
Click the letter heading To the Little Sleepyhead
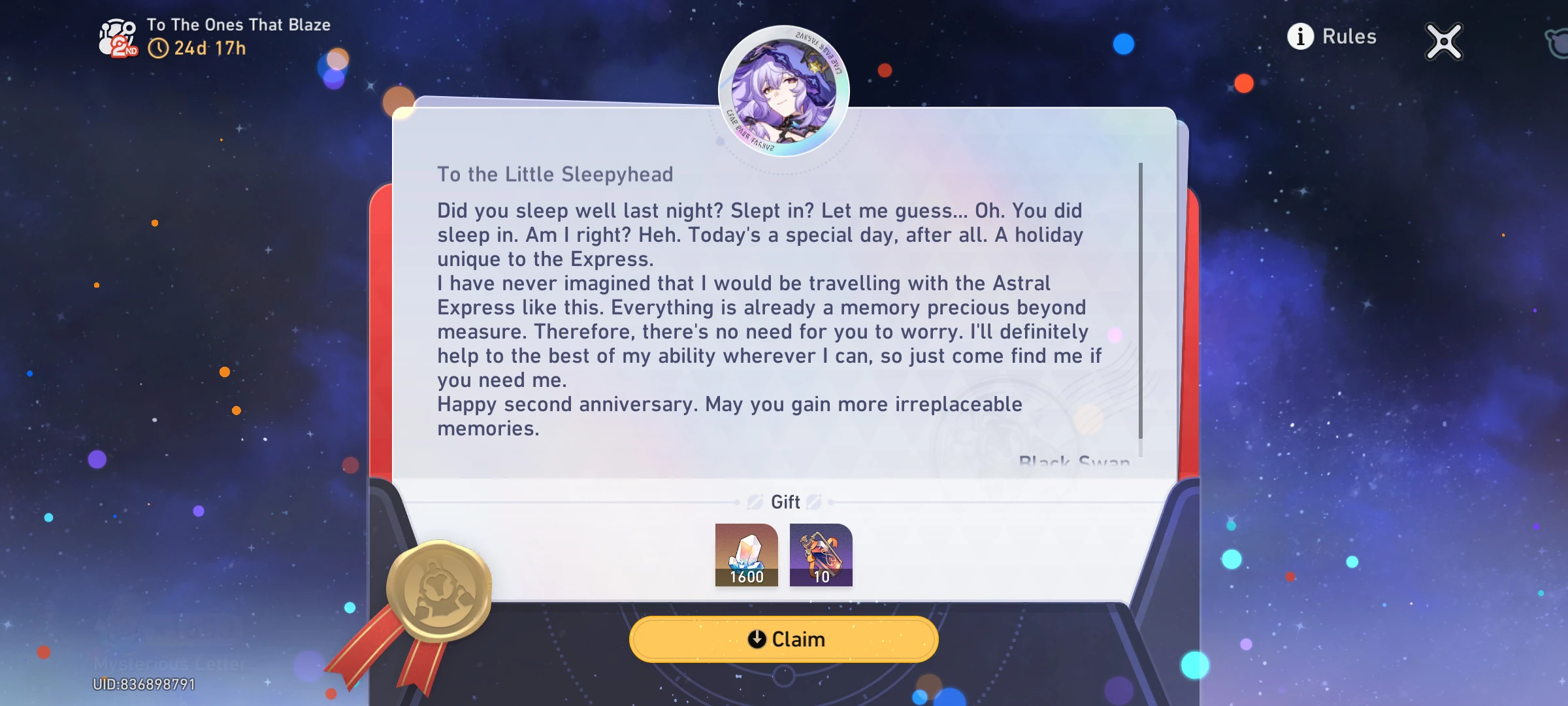[556, 174]
